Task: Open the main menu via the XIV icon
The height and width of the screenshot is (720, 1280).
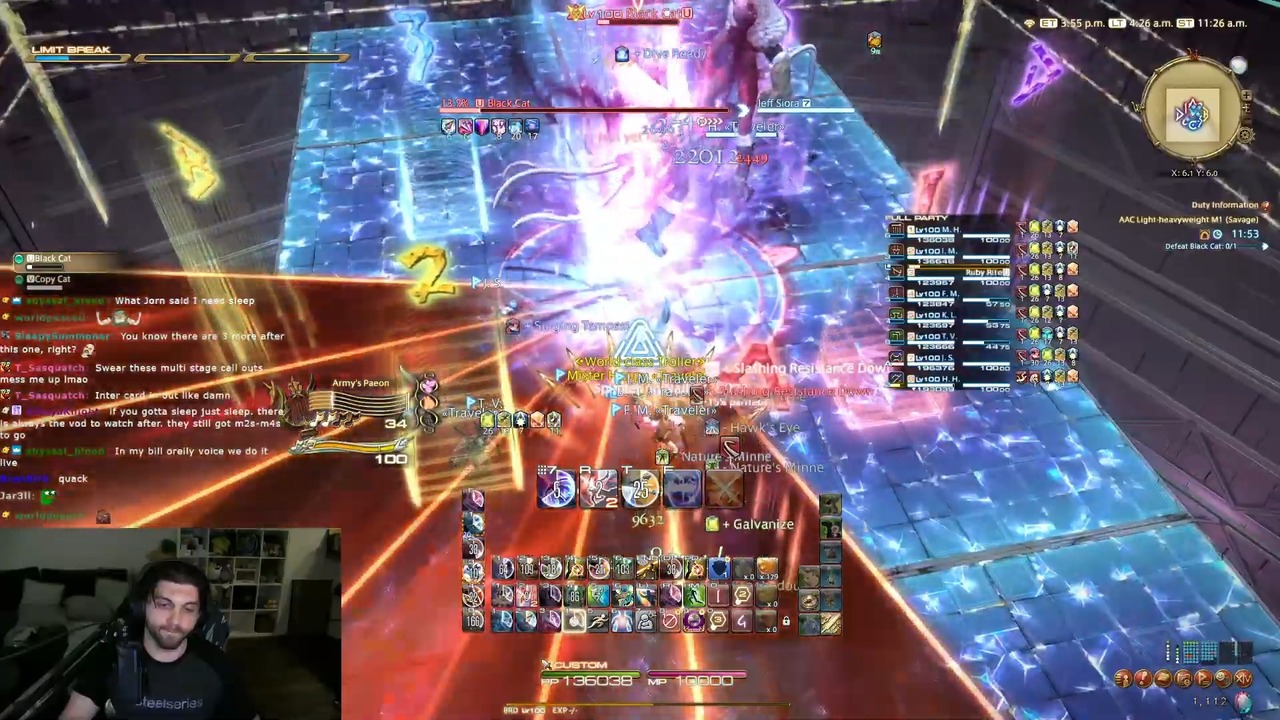Action: point(1243,677)
